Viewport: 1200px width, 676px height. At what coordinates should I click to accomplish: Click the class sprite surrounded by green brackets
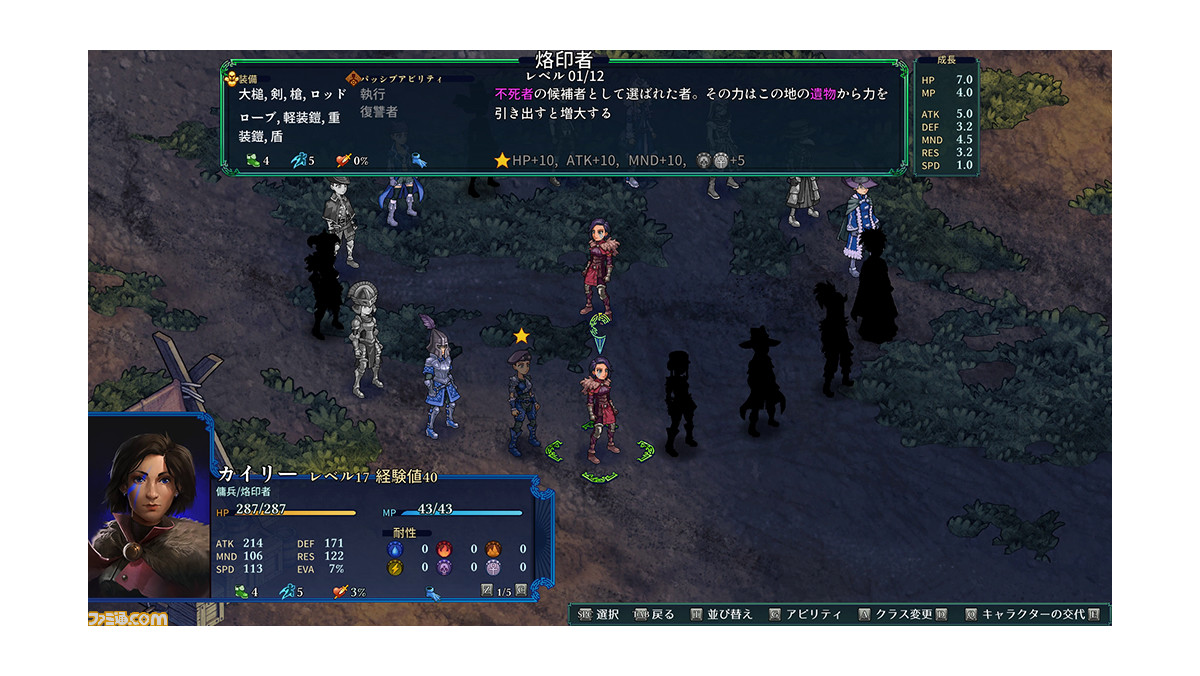coord(599,410)
